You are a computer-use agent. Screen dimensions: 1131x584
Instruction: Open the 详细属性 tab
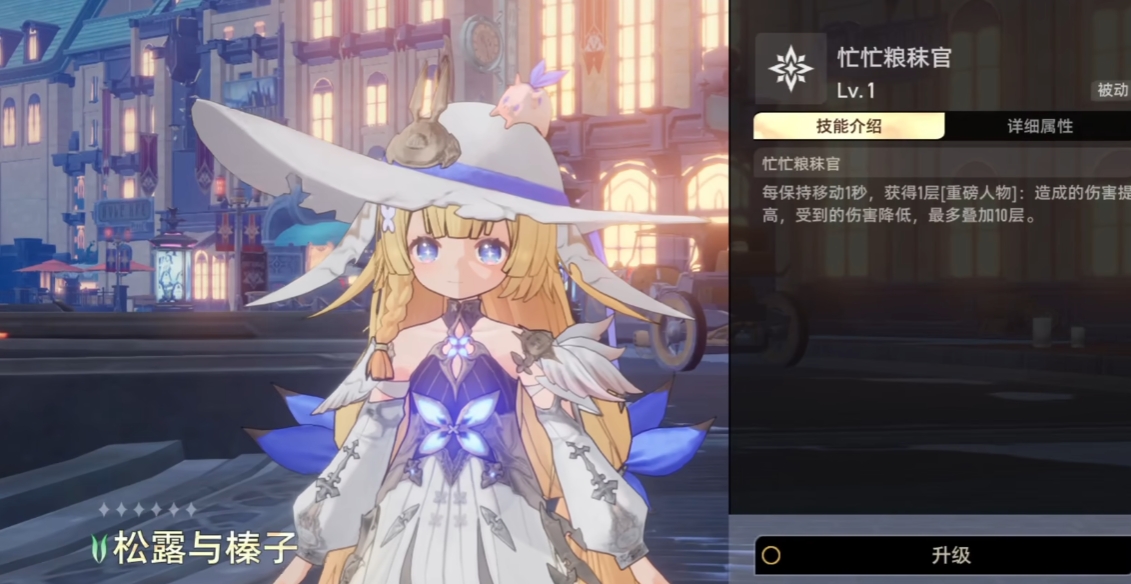coord(1039,126)
